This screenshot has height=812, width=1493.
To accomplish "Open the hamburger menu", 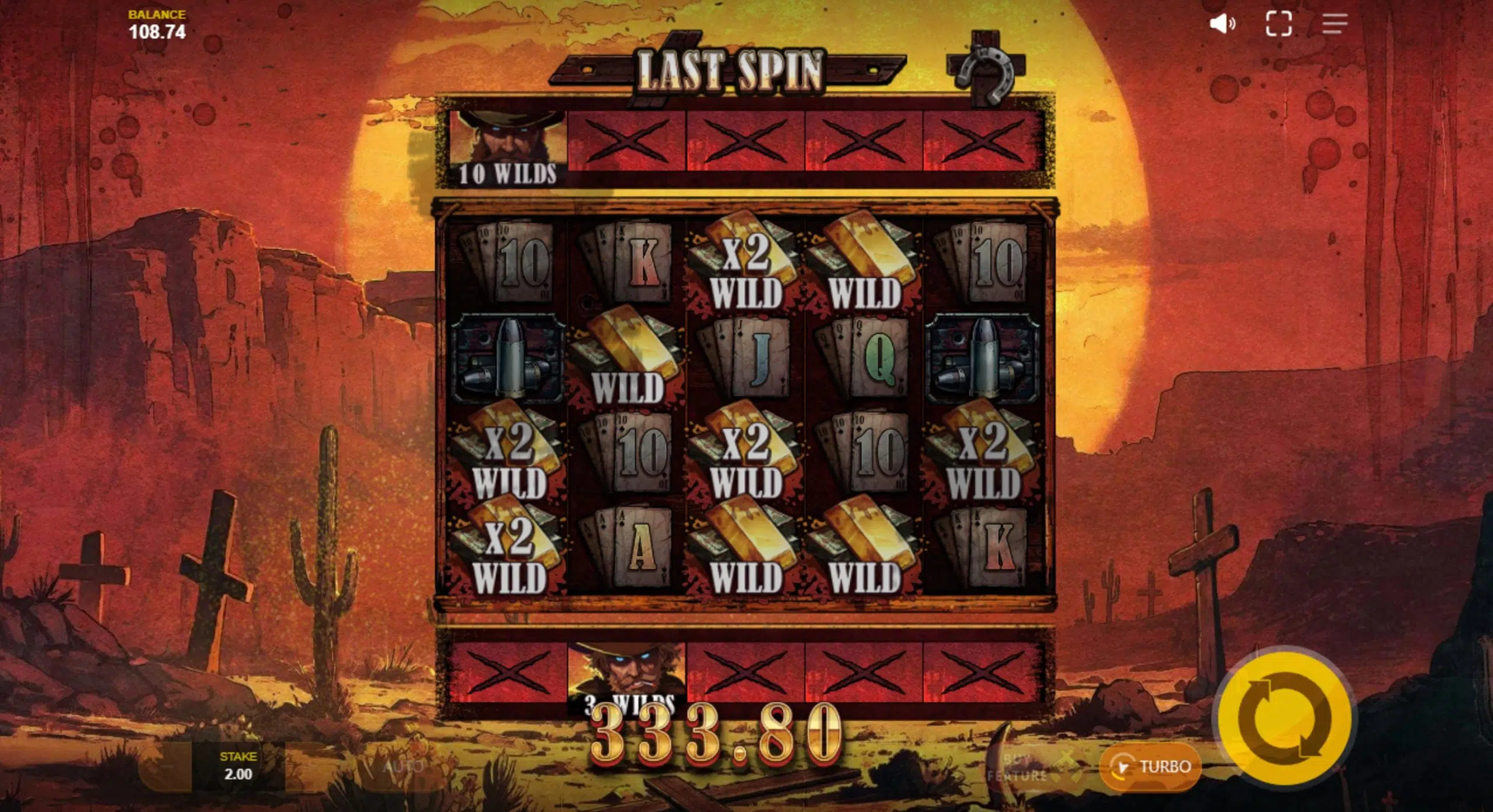I will 1334,24.
